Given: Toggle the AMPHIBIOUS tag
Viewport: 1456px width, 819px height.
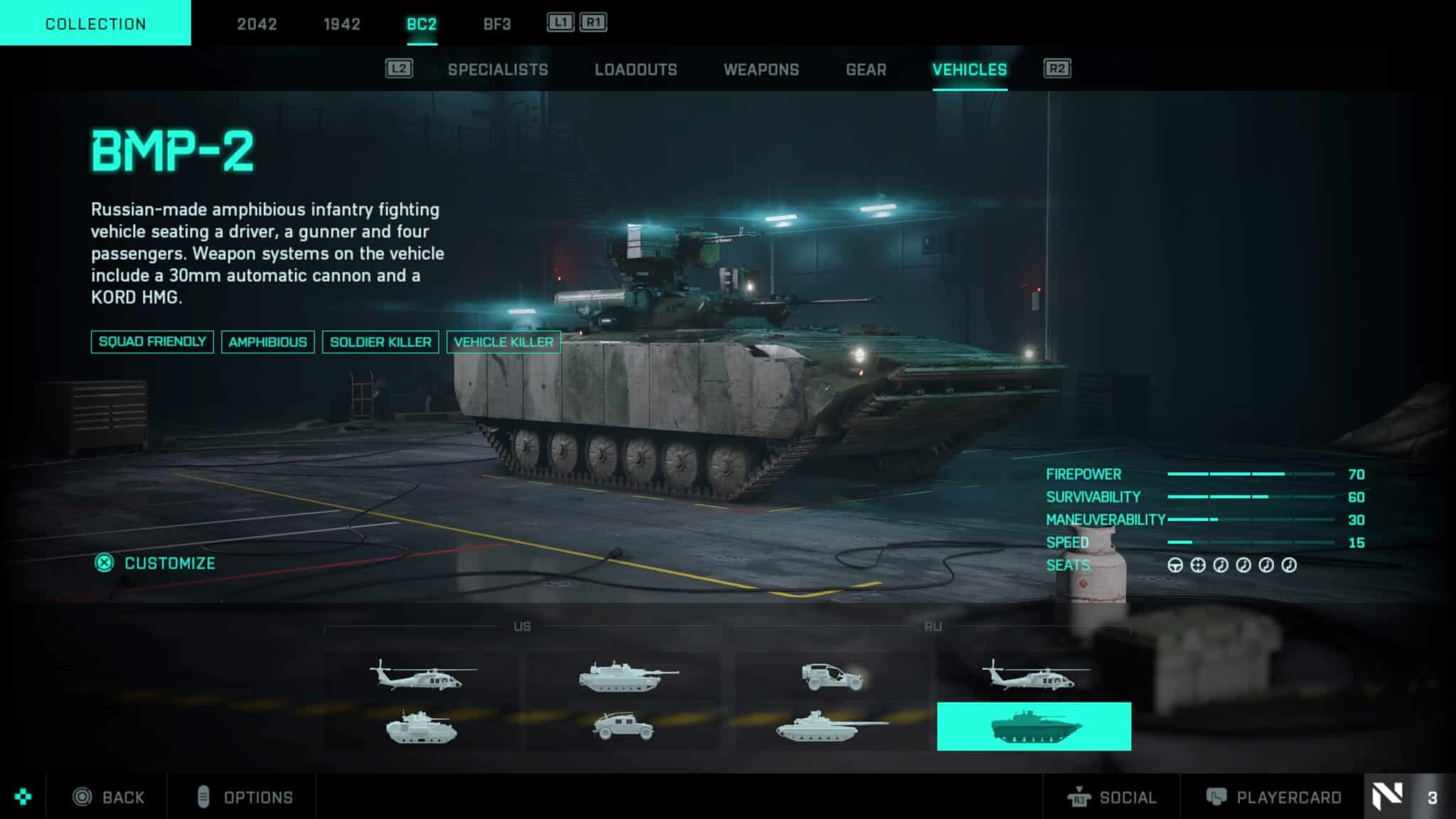Looking at the screenshot, I should (268, 341).
